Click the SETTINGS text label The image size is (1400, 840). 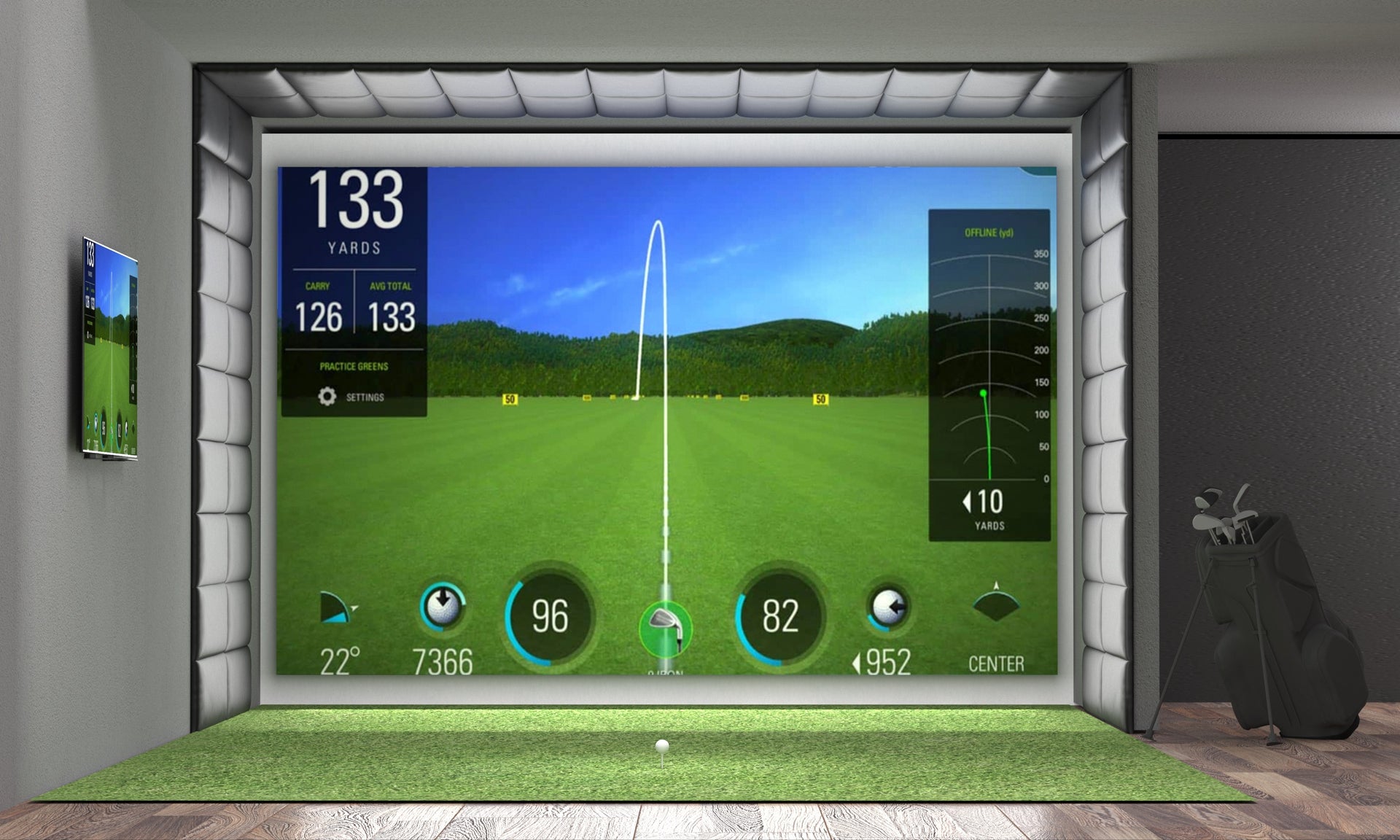365,398
